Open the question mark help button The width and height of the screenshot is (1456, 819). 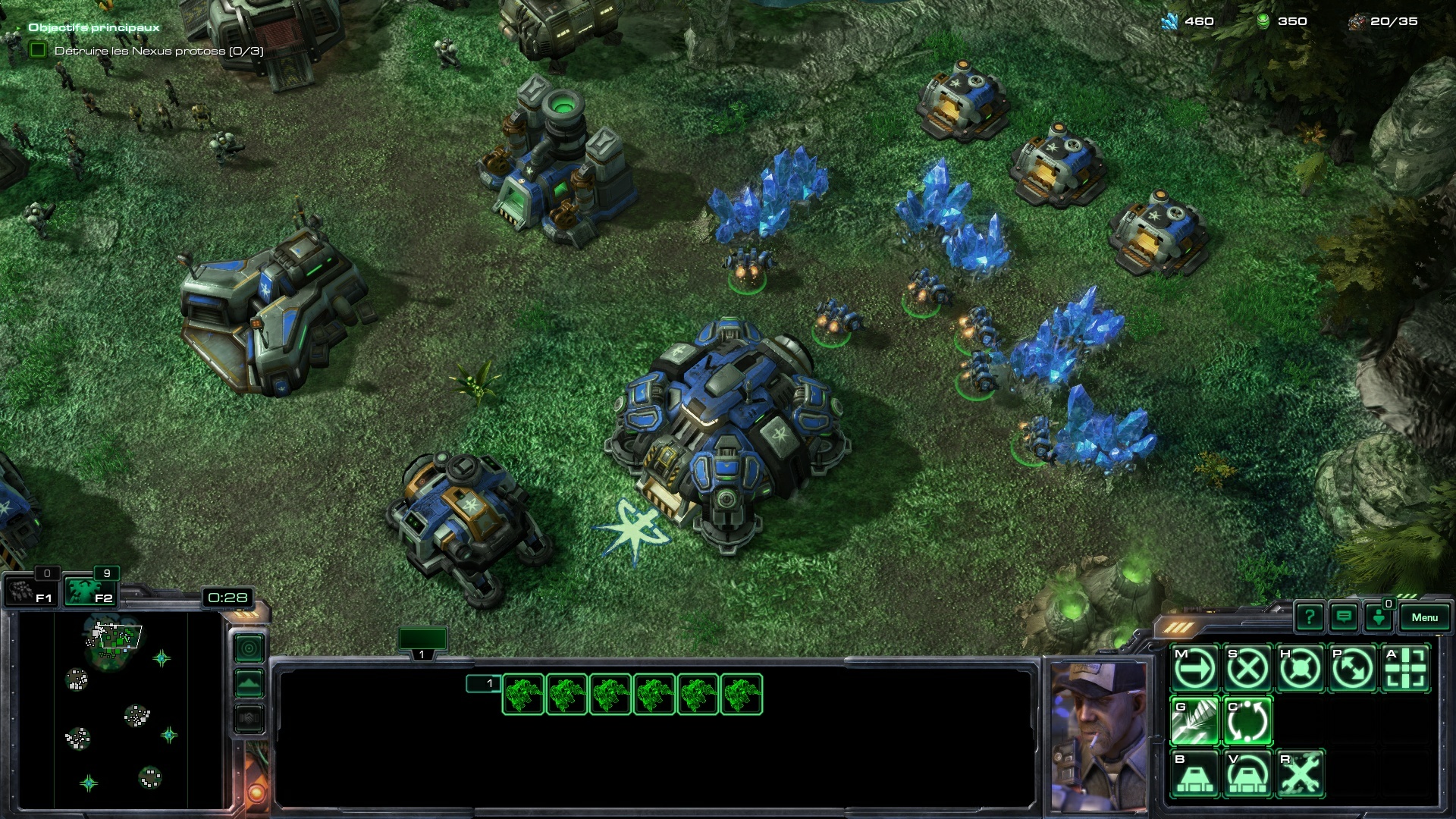tap(1310, 617)
